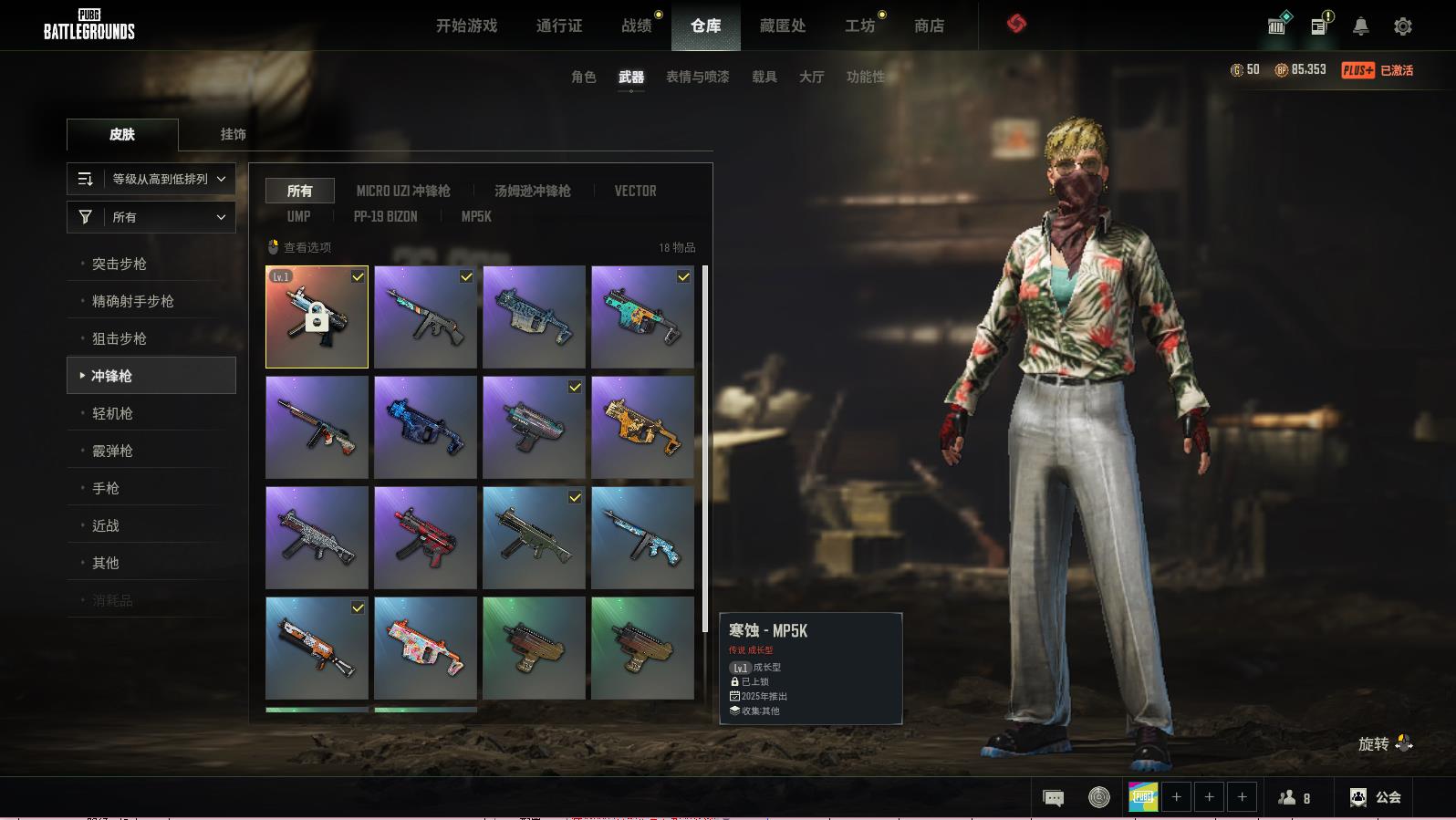1456x820 pixels.
Task: Select the 狙击步枪 sniper rifle category
Action: coord(120,338)
